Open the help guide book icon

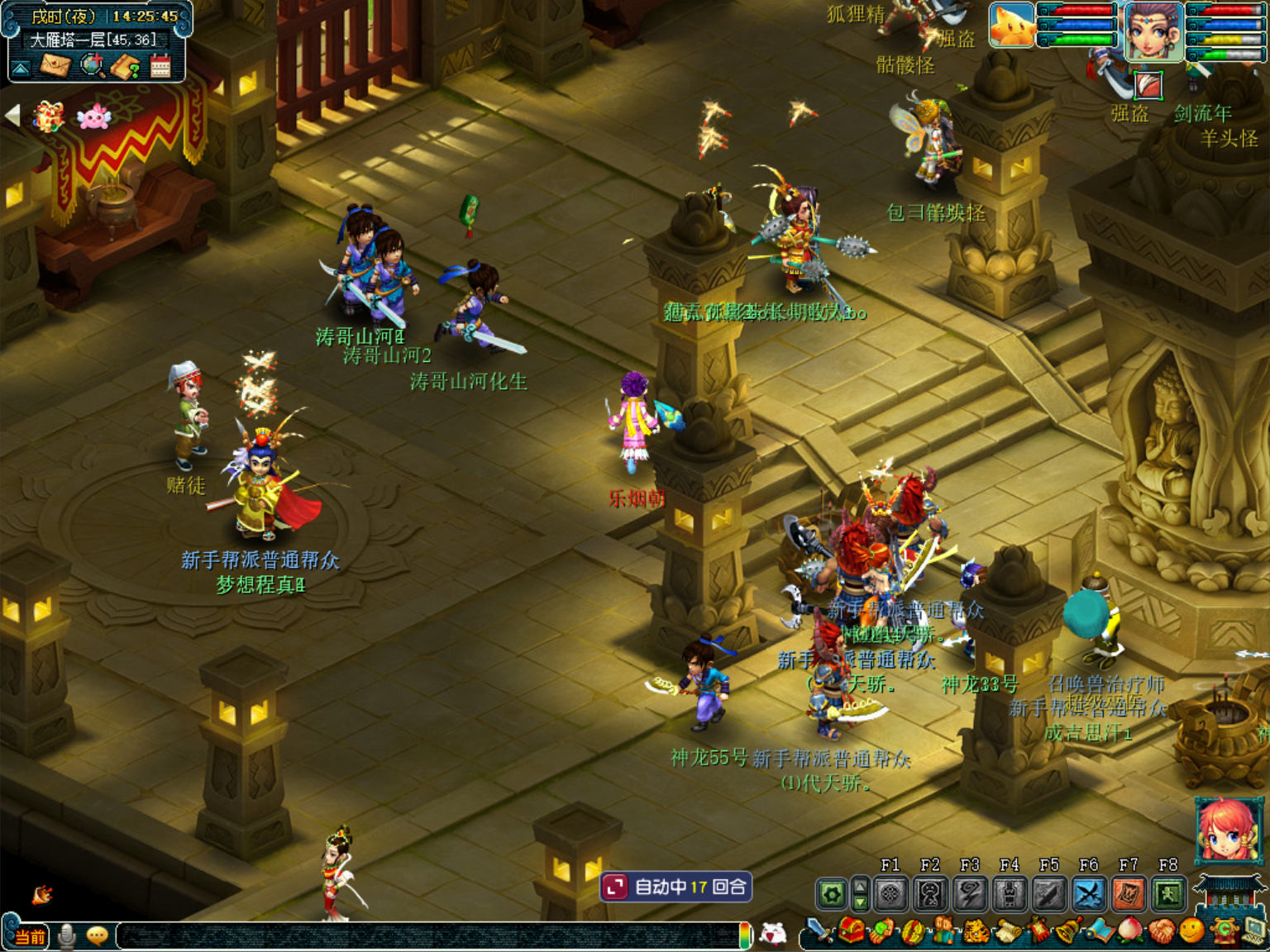[126, 66]
